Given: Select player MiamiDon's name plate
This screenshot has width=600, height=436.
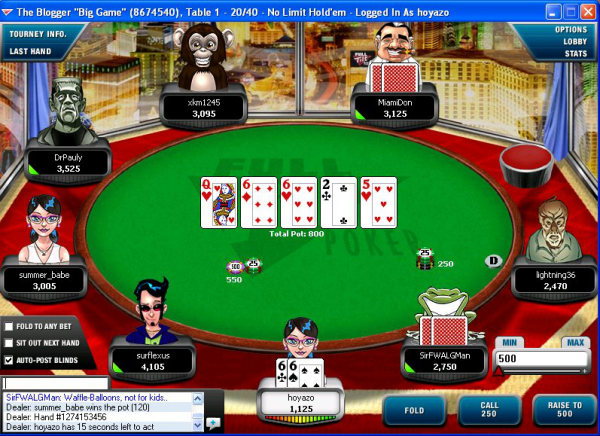Looking at the screenshot, I should click(388, 107).
